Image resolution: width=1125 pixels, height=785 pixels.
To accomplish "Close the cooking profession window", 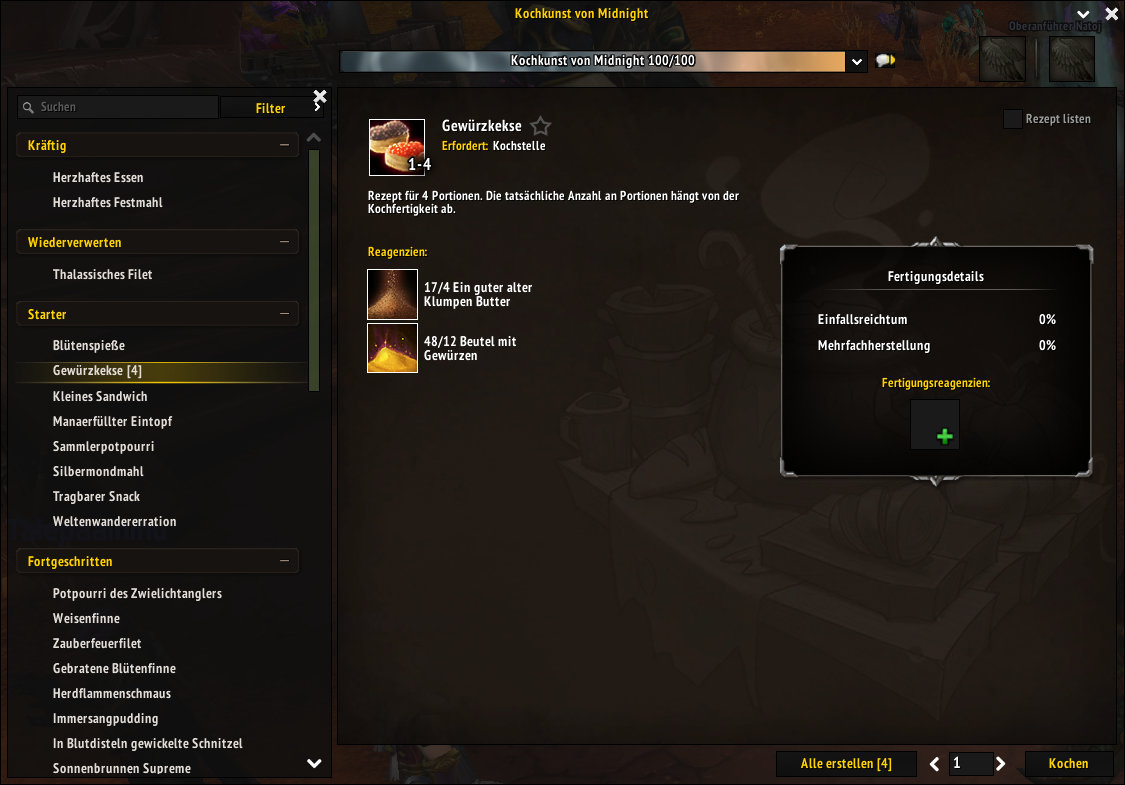I will [1110, 14].
